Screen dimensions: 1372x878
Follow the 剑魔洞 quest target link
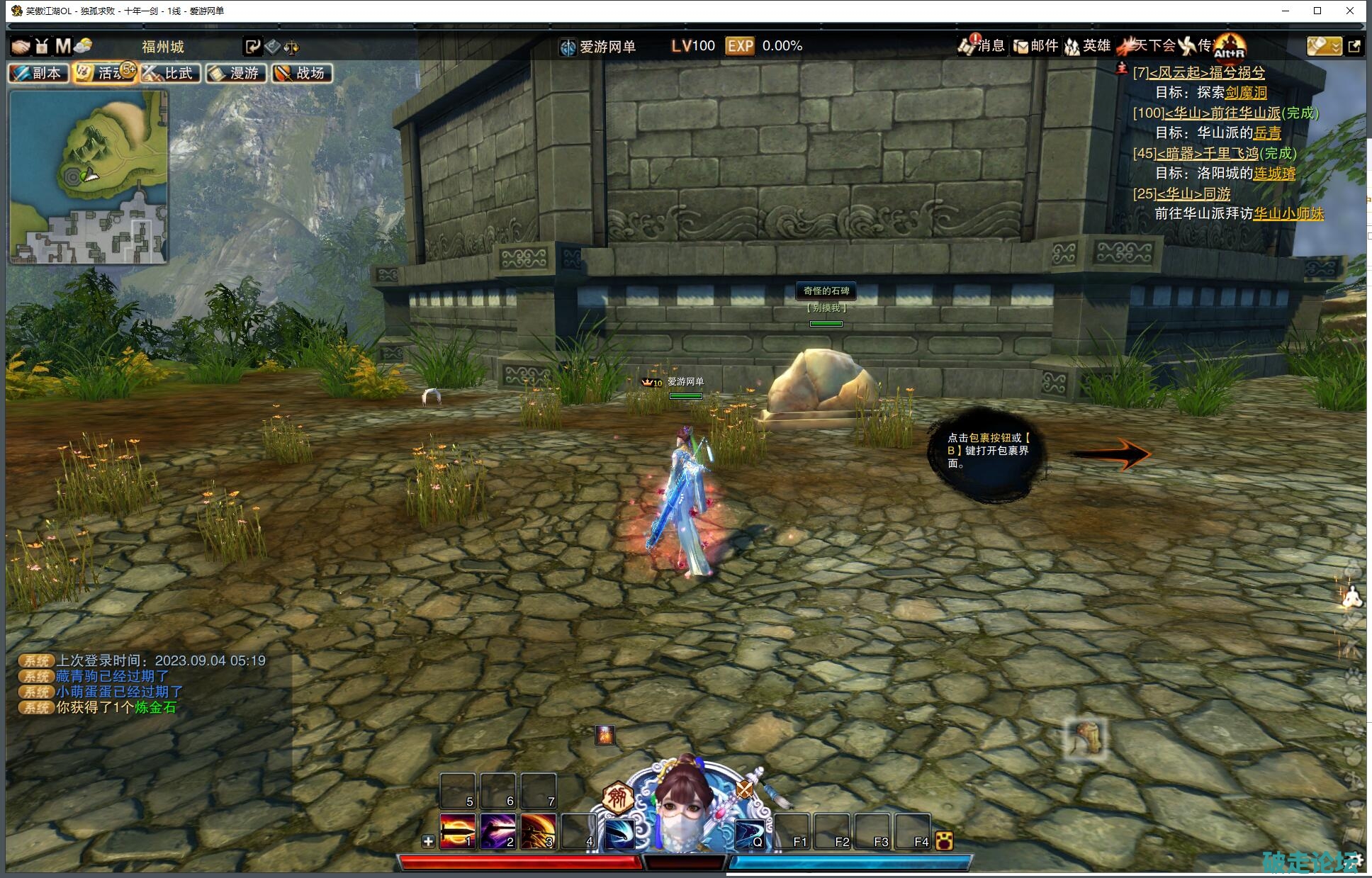1246,92
